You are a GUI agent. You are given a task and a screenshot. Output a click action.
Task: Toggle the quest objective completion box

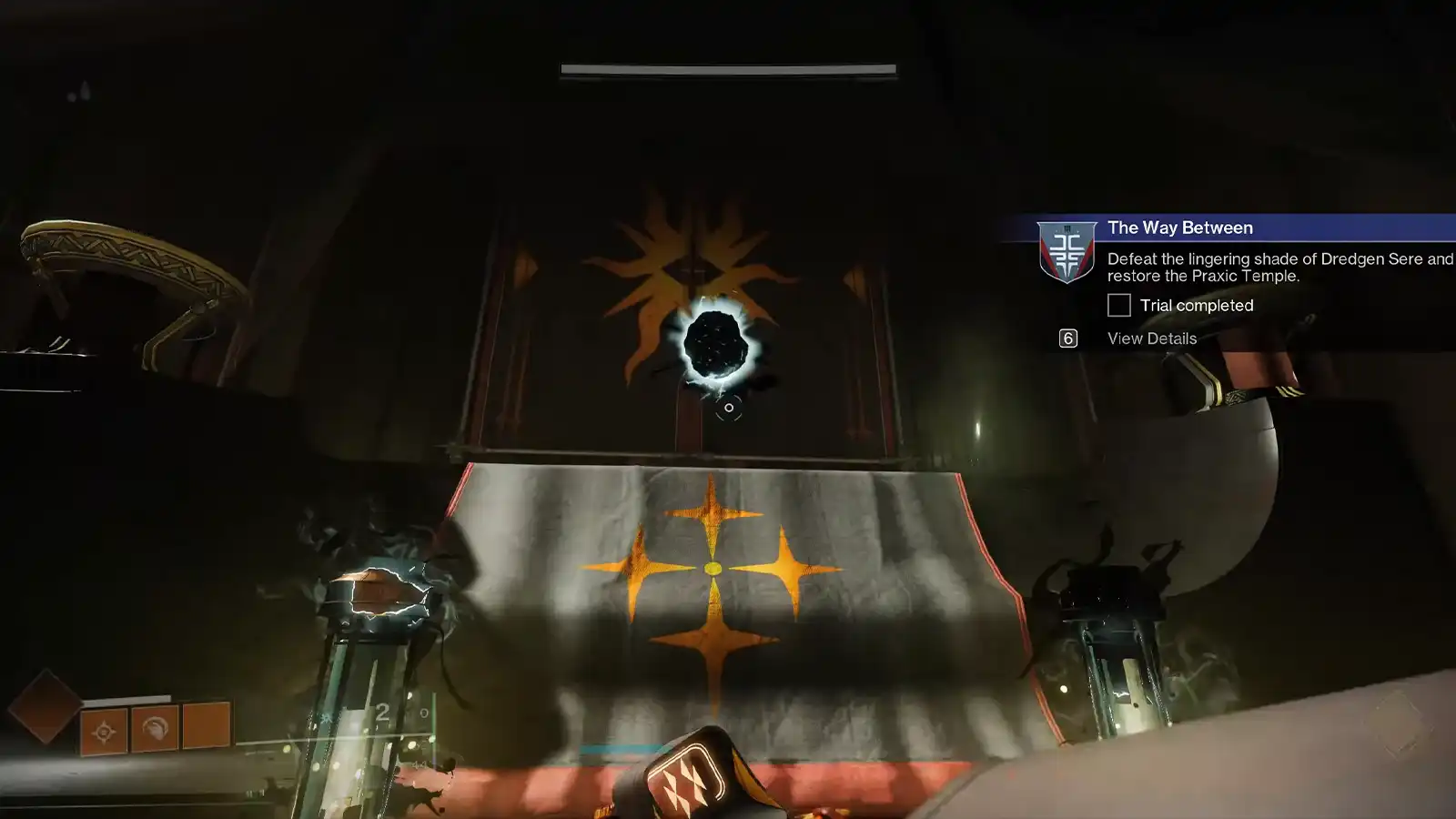(x=1117, y=306)
